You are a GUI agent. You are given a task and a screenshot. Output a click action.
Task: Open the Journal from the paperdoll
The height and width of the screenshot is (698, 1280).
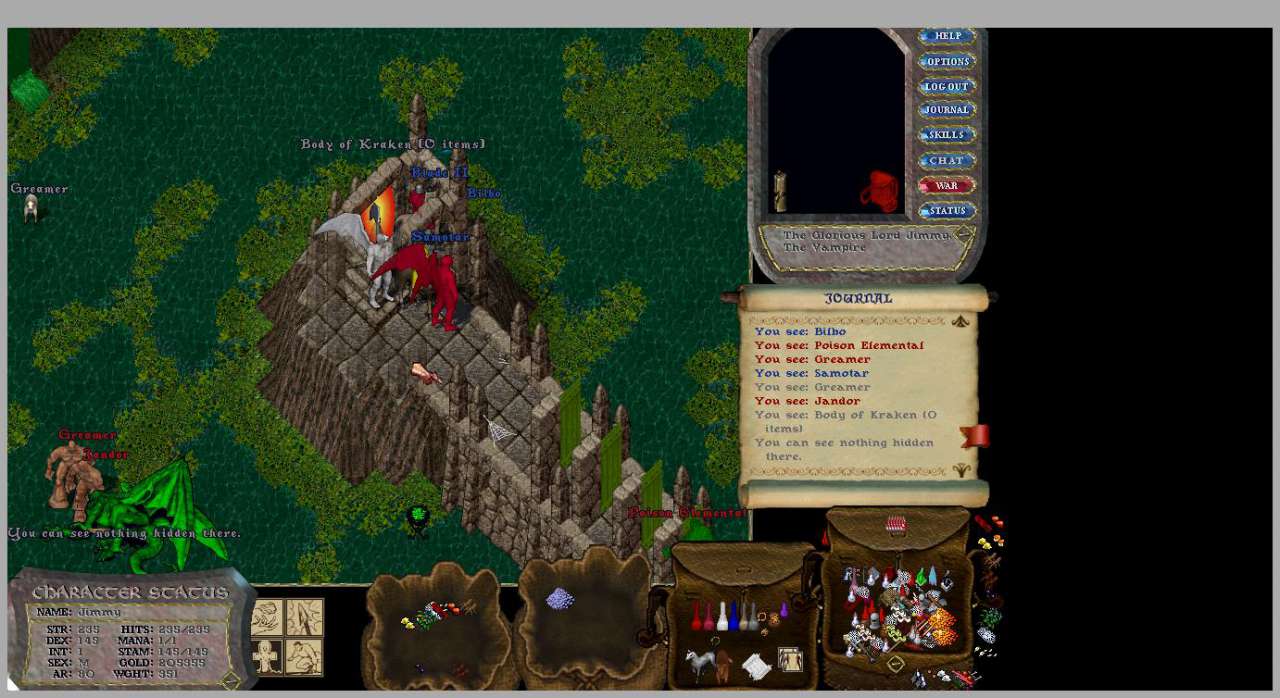pos(946,110)
